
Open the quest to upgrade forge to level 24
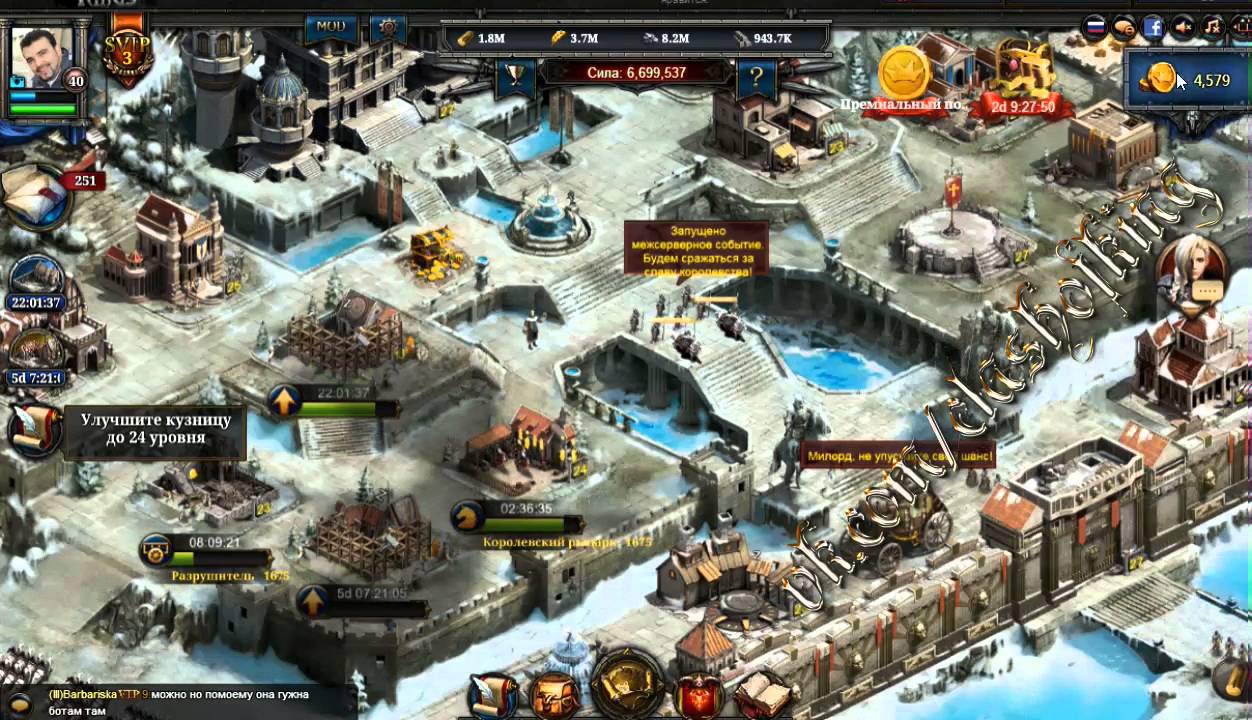pyautogui.click(x=155, y=430)
